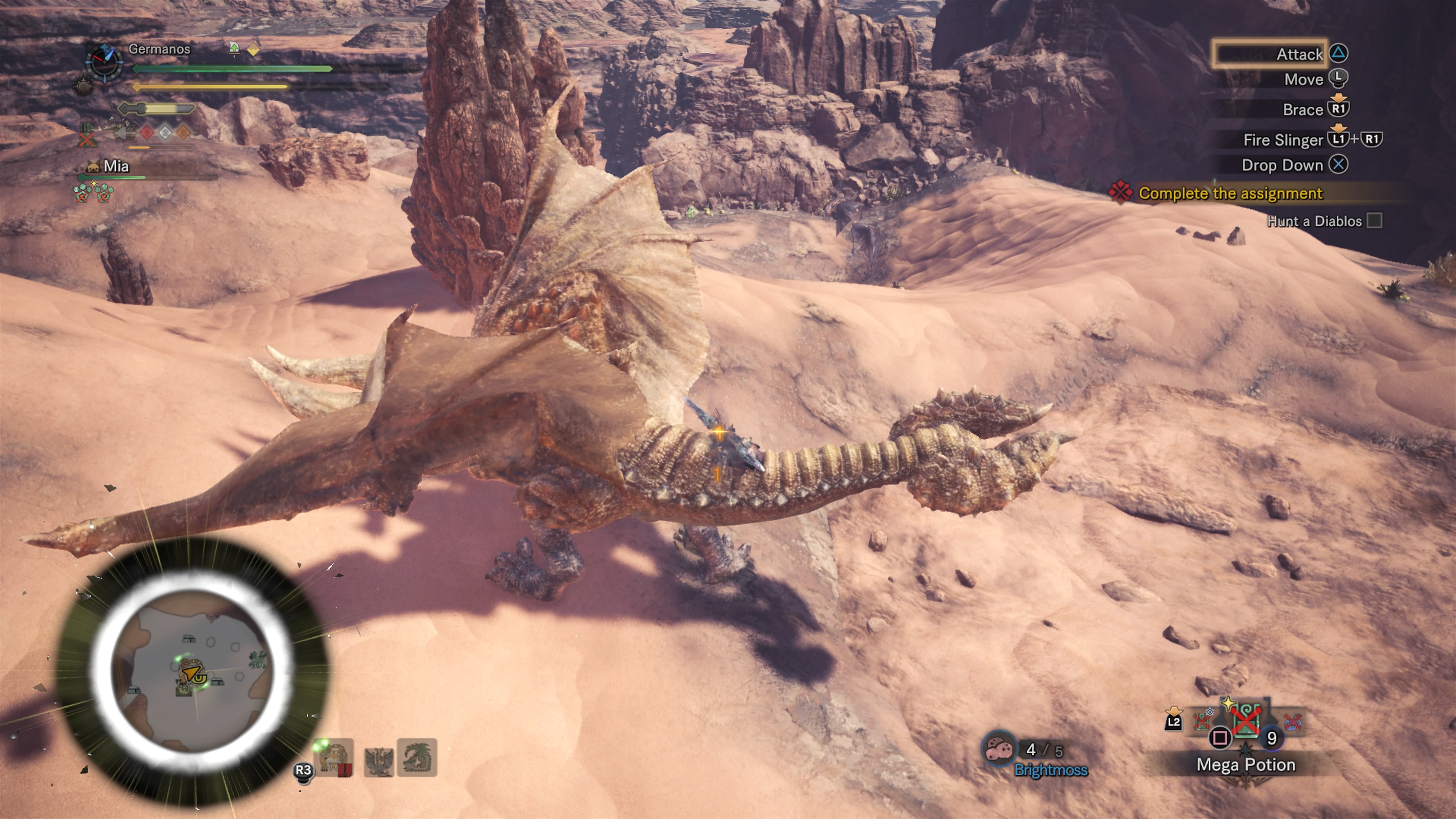
Task: Choose the green monster icon
Action: pyautogui.click(x=417, y=758)
